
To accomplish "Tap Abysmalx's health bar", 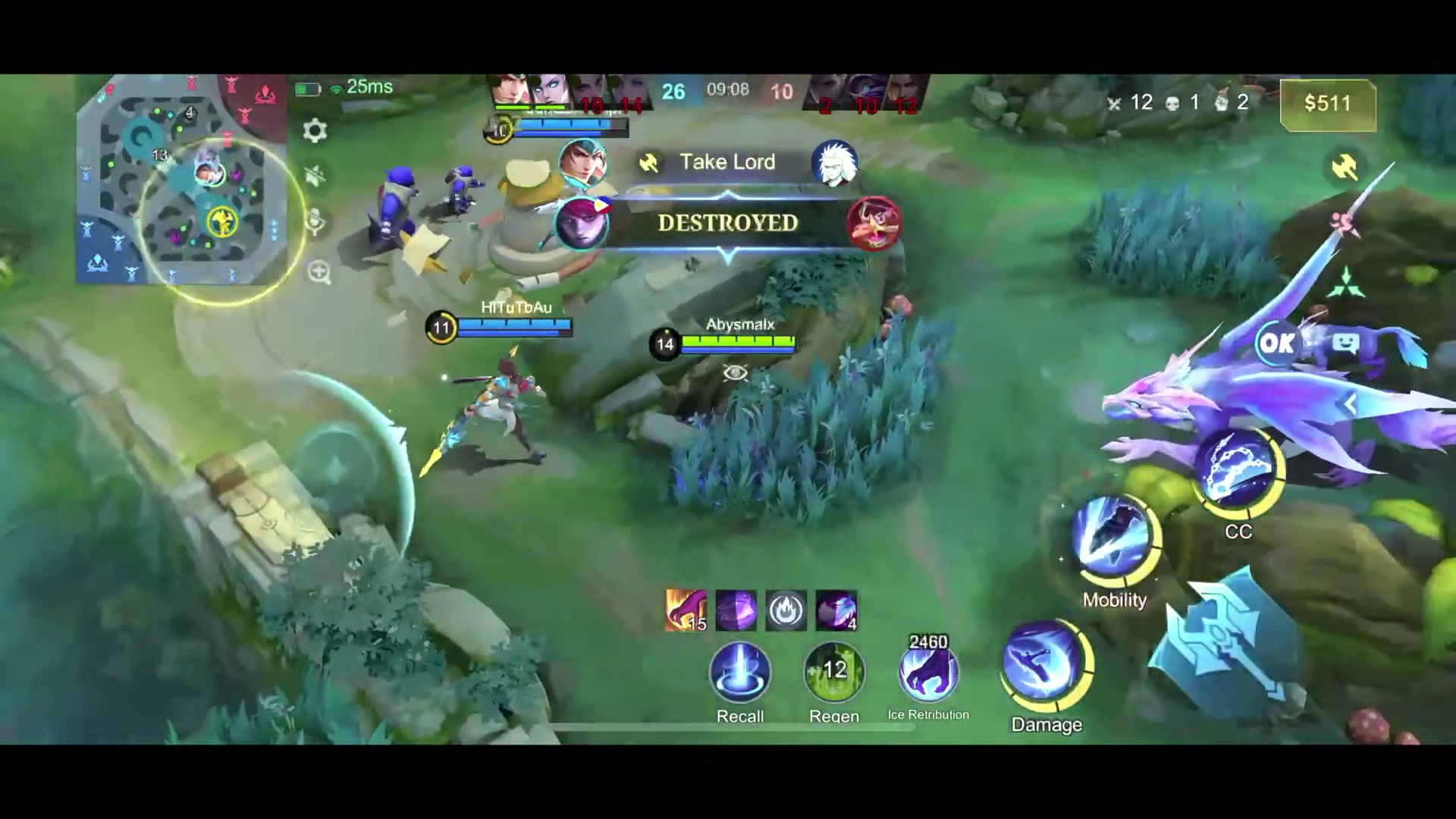I will 737,343.
